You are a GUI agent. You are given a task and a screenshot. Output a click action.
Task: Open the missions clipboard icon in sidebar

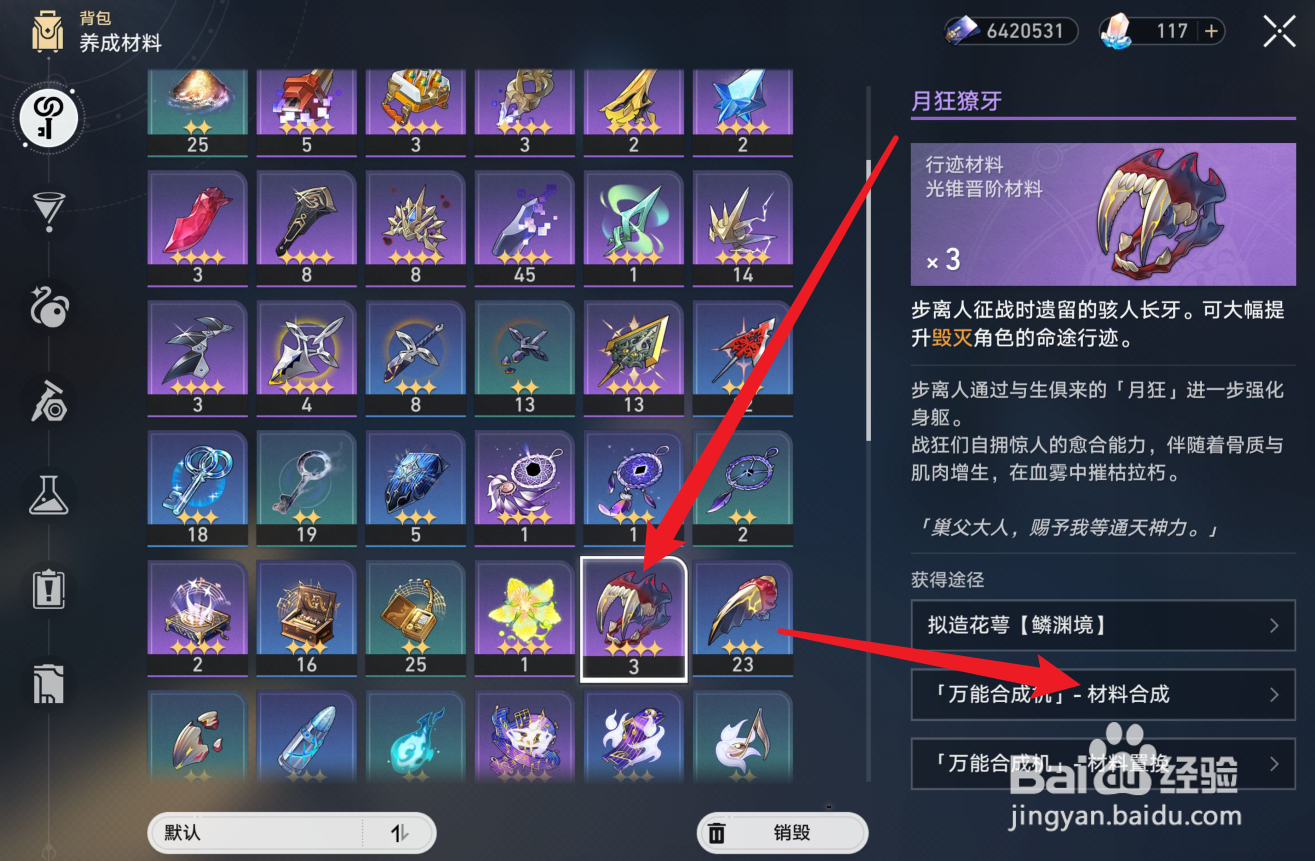[47, 589]
